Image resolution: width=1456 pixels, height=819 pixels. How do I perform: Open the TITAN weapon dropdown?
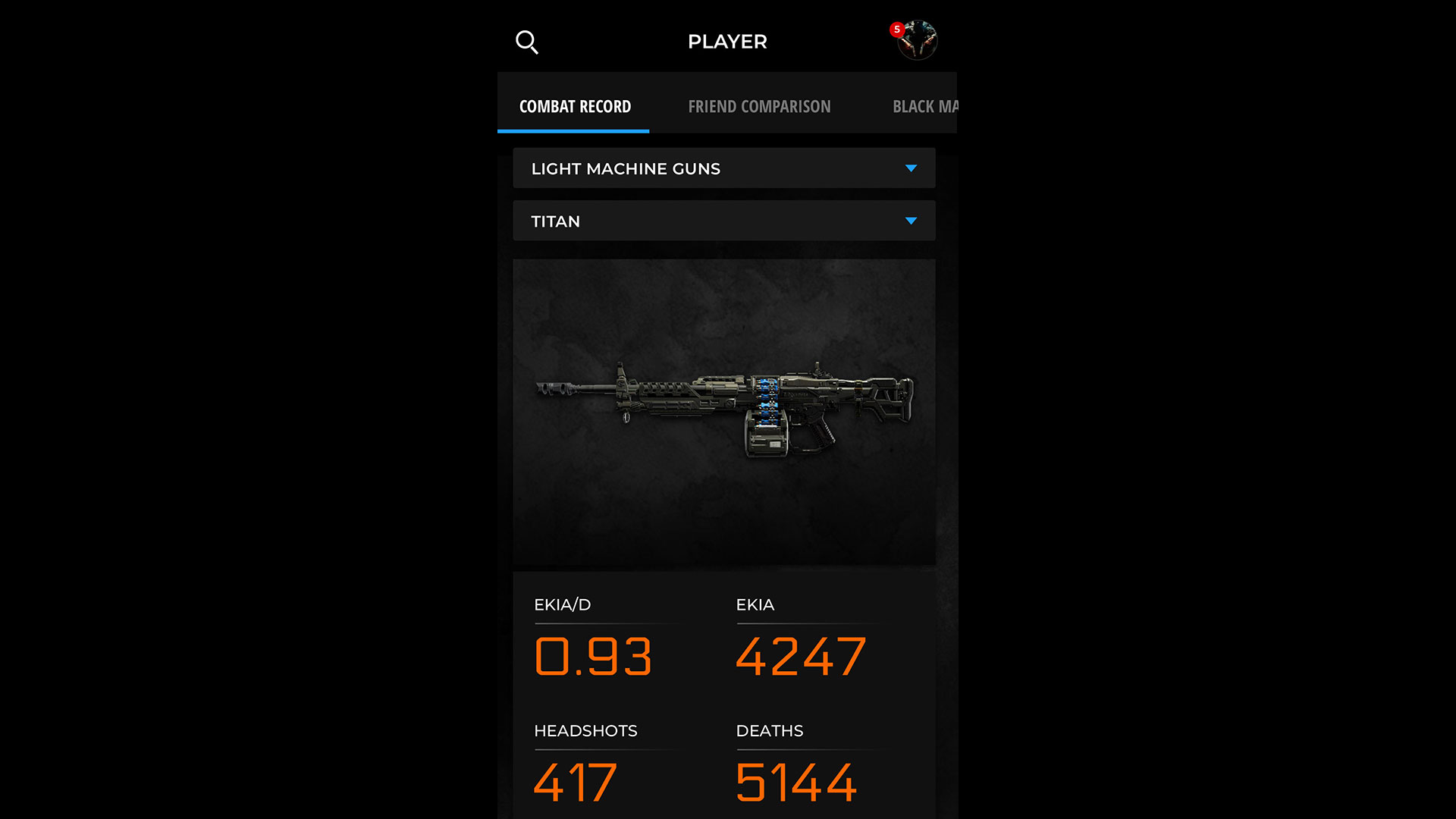point(724,221)
